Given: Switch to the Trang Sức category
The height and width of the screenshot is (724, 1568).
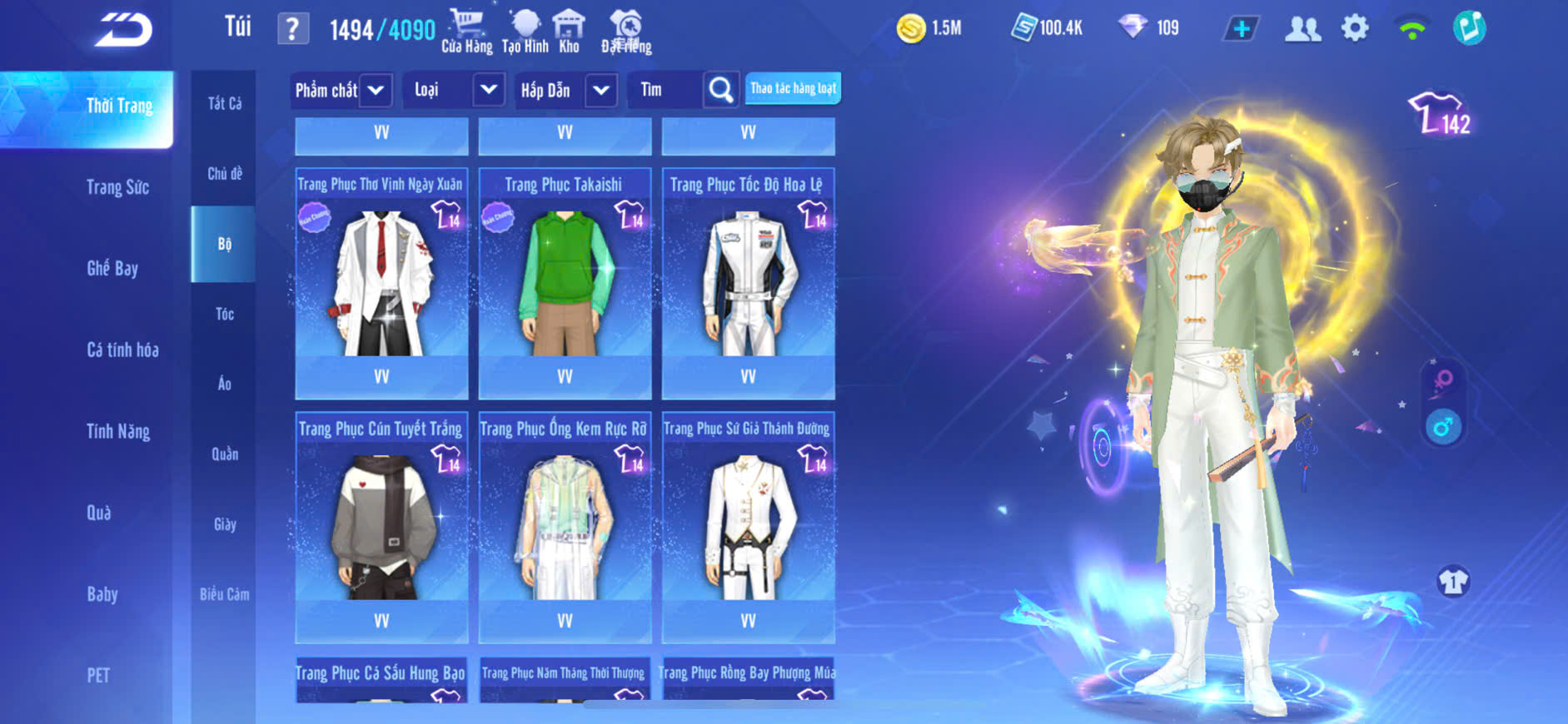Looking at the screenshot, I should [117, 187].
